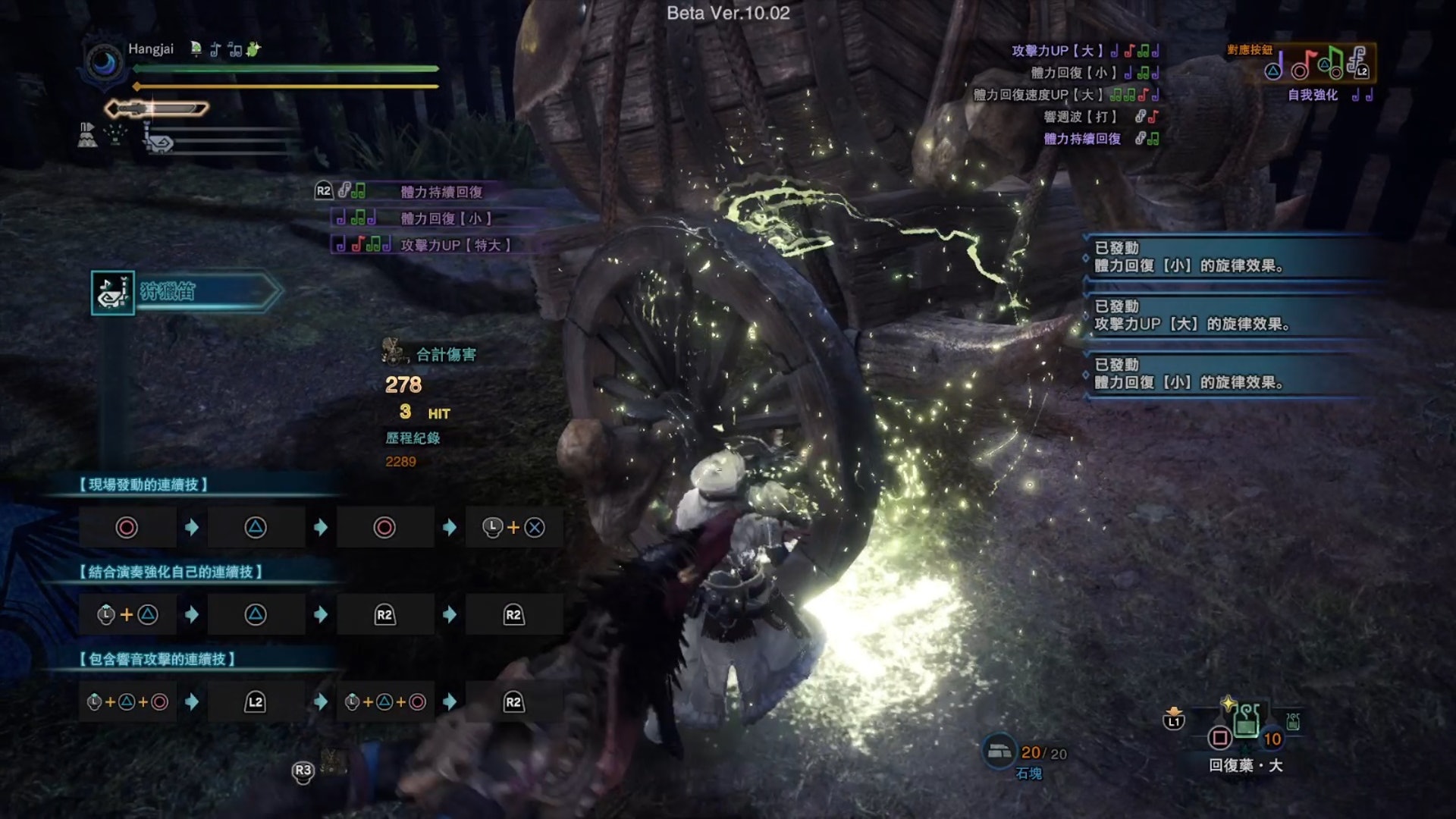Click the weapon sharpness gauge
The image size is (1456, 819).
[157, 109]
